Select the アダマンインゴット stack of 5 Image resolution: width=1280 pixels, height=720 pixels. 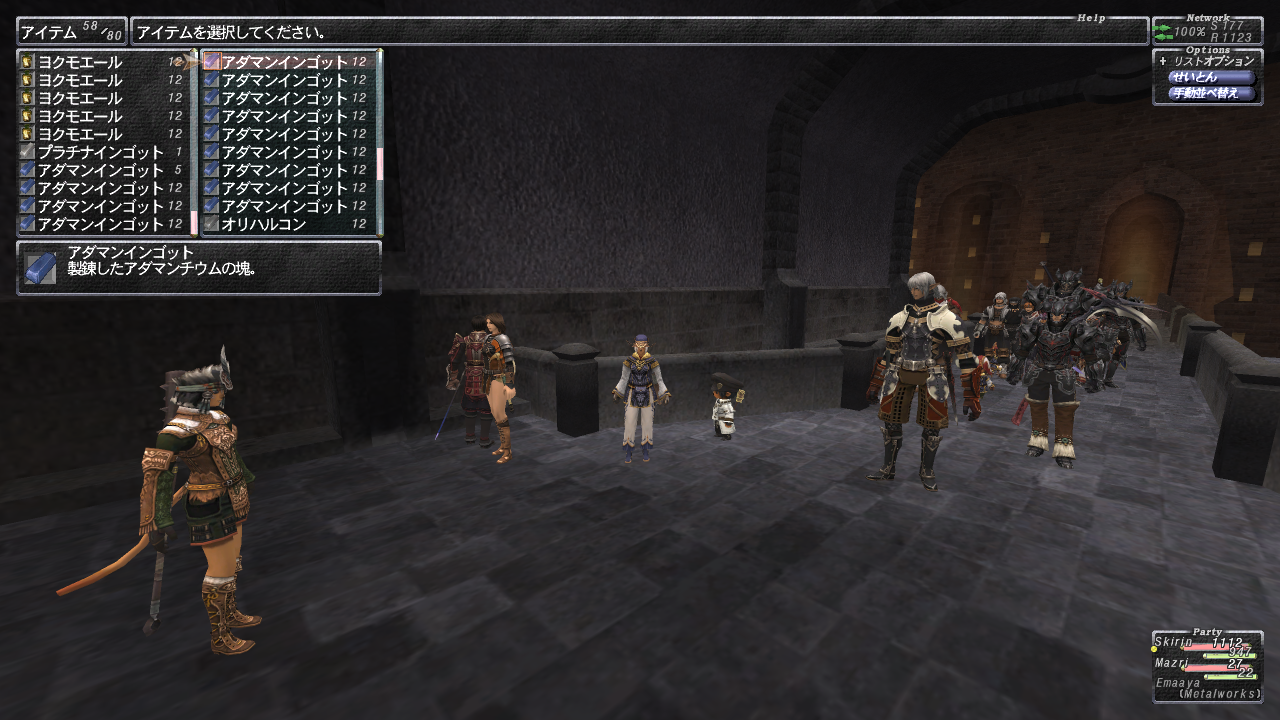point(100,170)
